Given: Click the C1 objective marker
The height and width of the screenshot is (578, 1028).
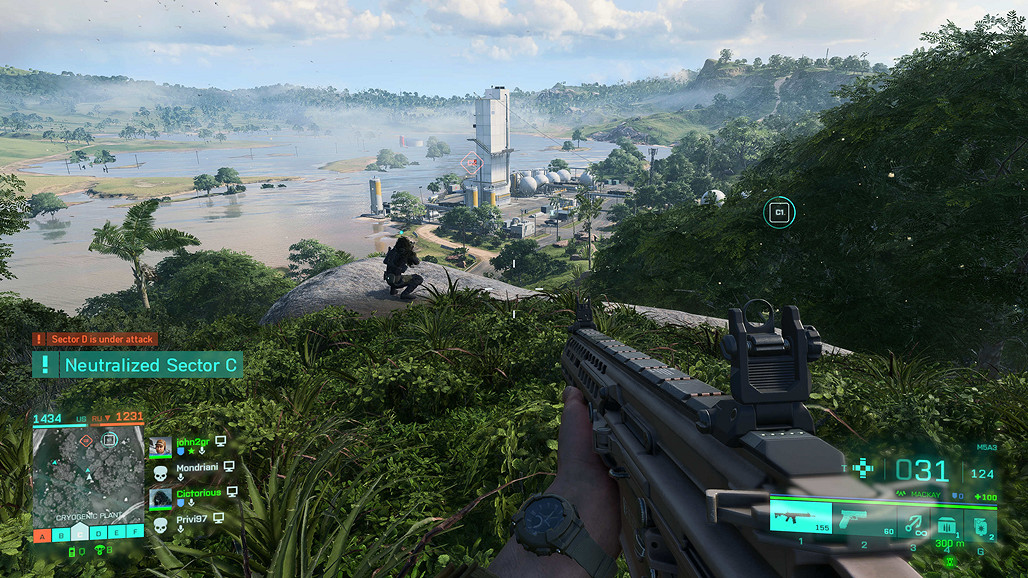Looking at the screenshot, I should point(779,212).
